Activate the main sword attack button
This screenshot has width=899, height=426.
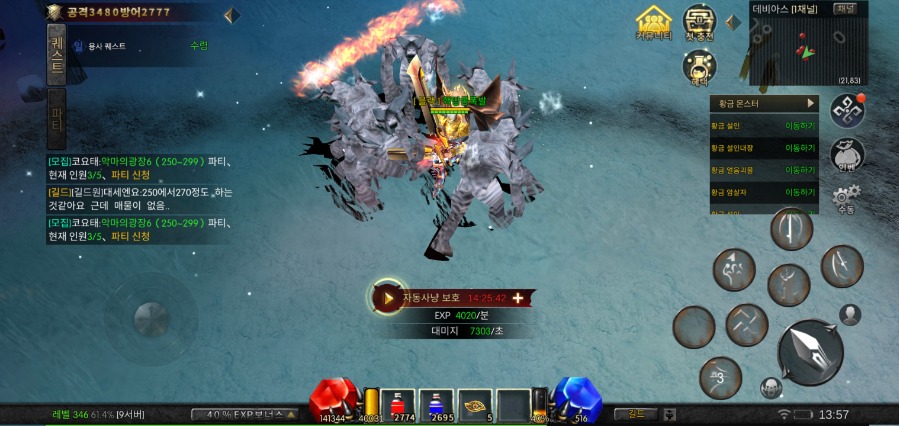809,352
